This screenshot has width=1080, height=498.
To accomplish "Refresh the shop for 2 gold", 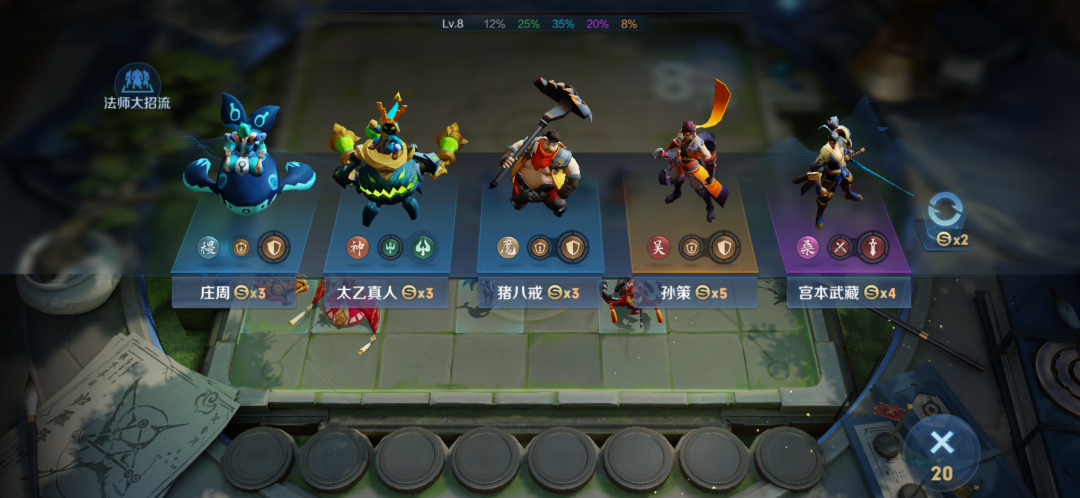I will [x=945, y=220].
